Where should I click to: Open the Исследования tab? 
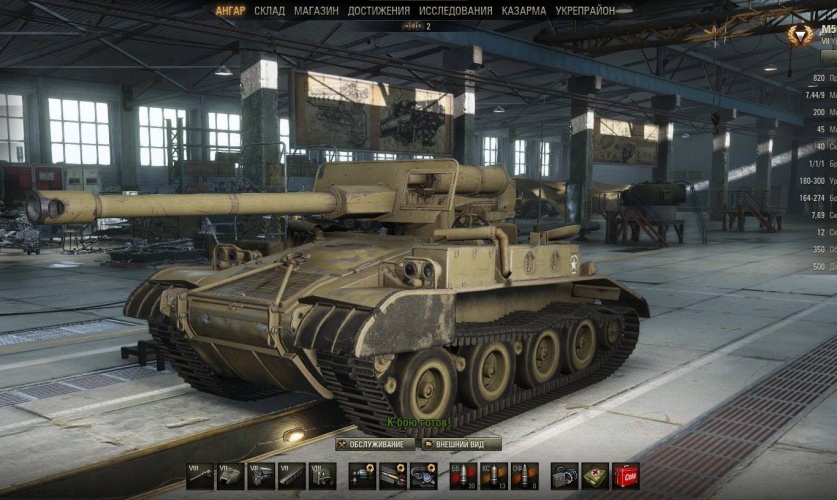455,11
